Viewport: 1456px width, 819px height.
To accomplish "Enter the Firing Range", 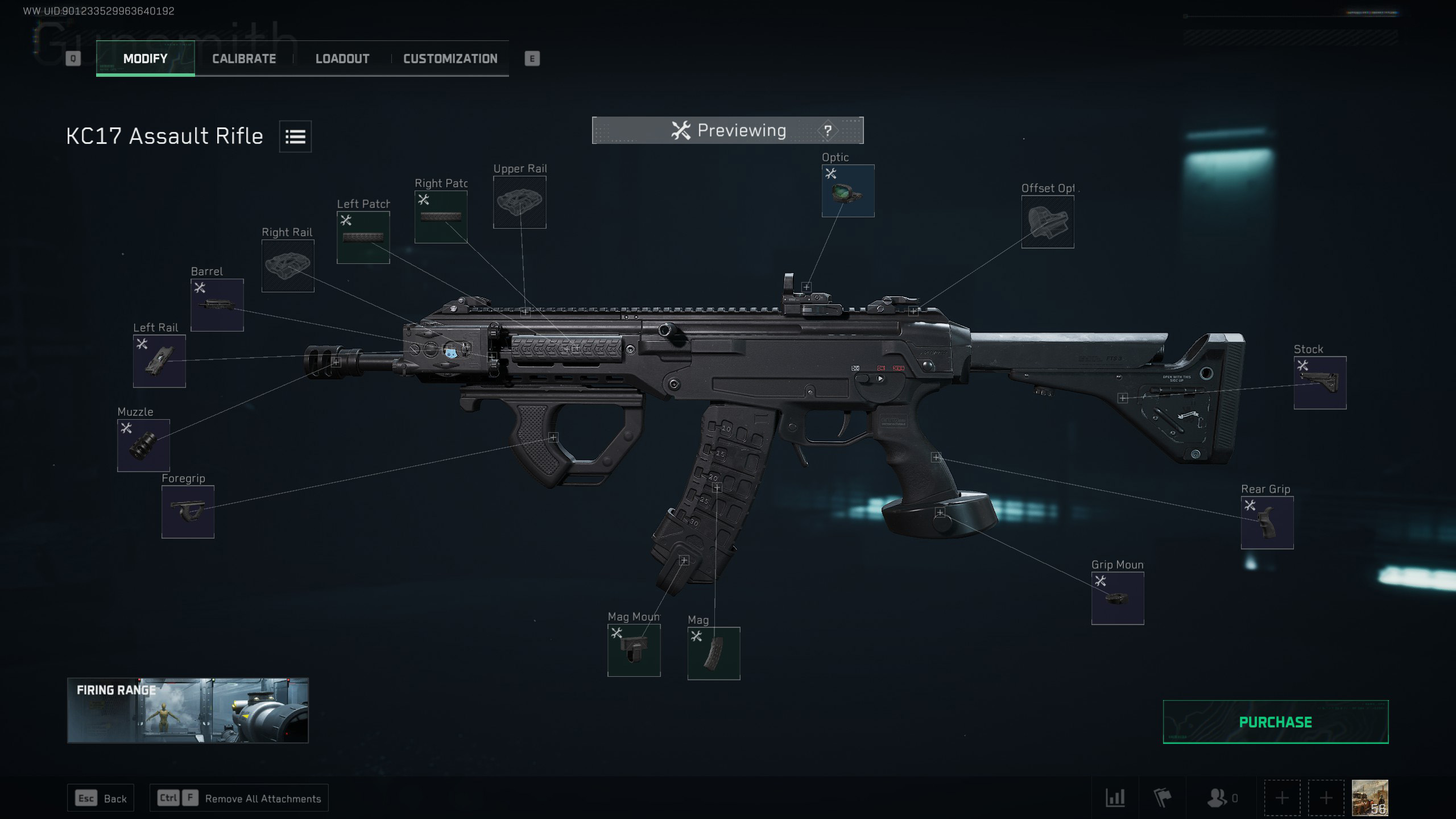I will [188, 710].
